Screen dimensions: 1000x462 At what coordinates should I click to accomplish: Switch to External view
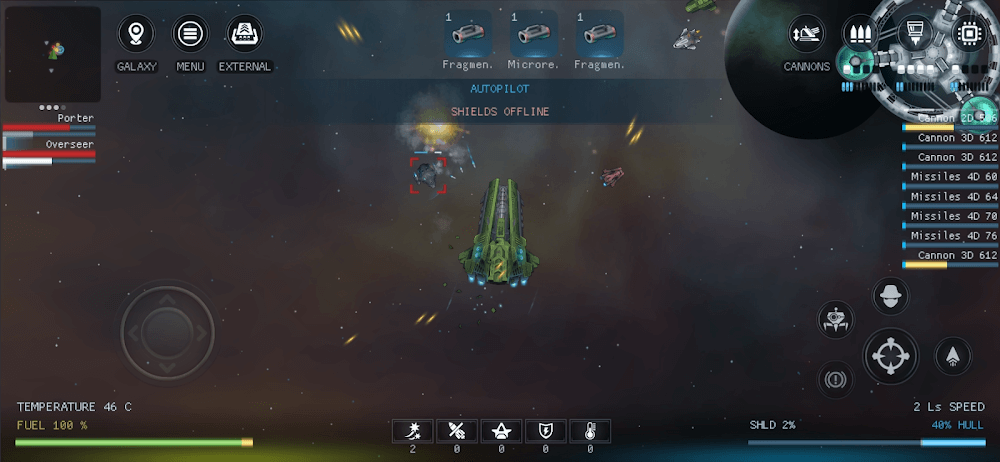pos(244,35)
